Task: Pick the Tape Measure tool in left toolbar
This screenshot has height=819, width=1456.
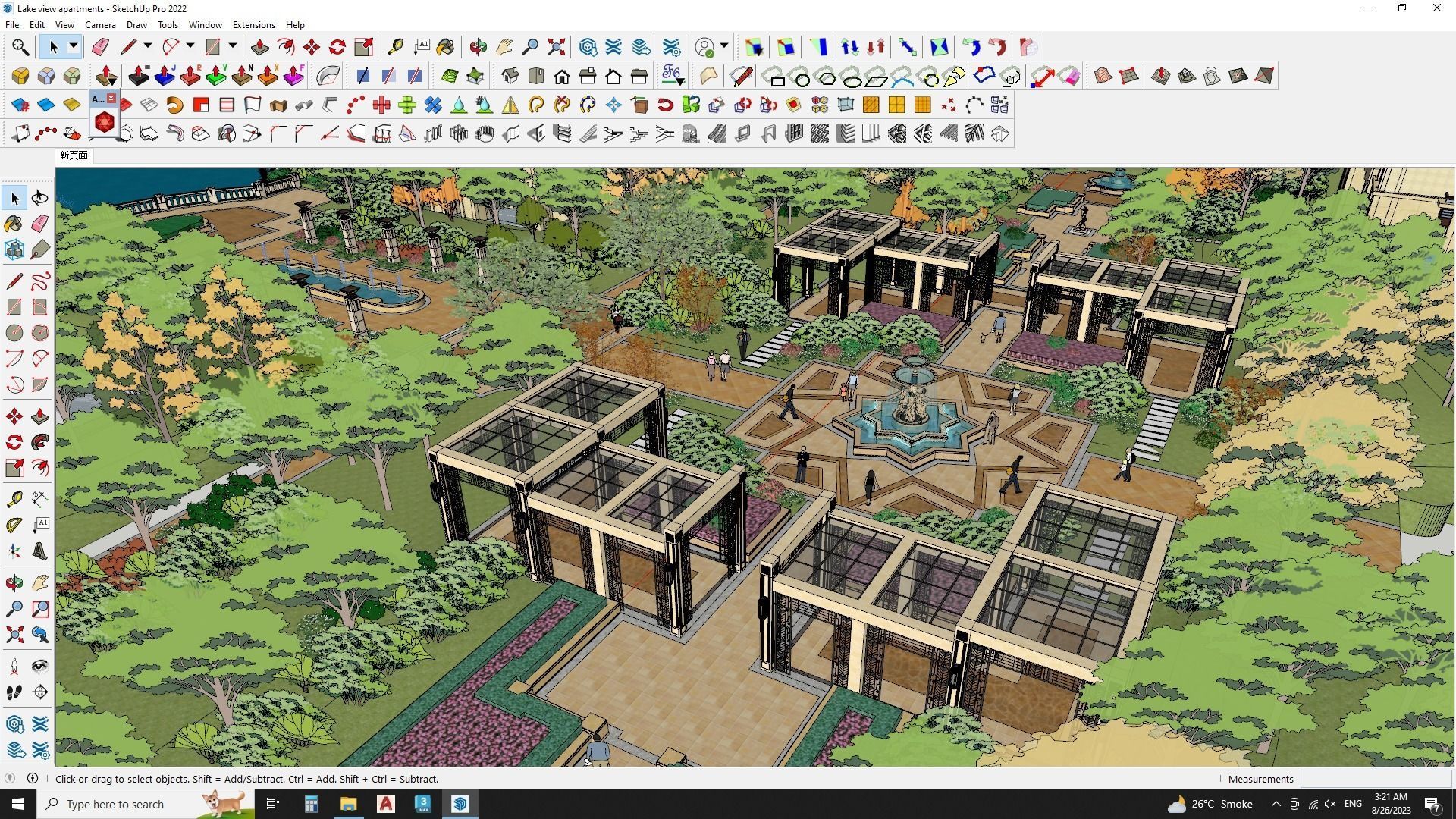Action: coord(14,498)
